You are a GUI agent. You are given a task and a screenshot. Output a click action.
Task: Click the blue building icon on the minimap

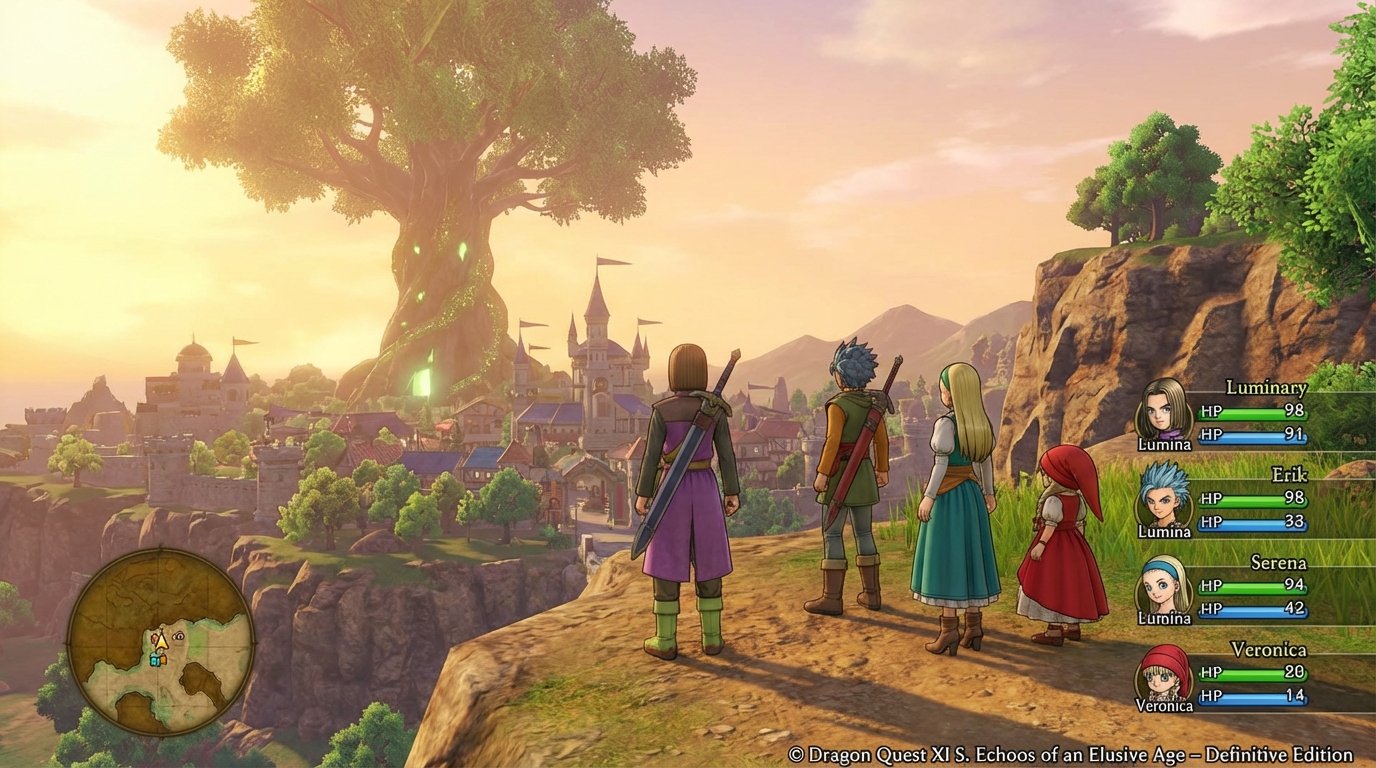[154, 660]
